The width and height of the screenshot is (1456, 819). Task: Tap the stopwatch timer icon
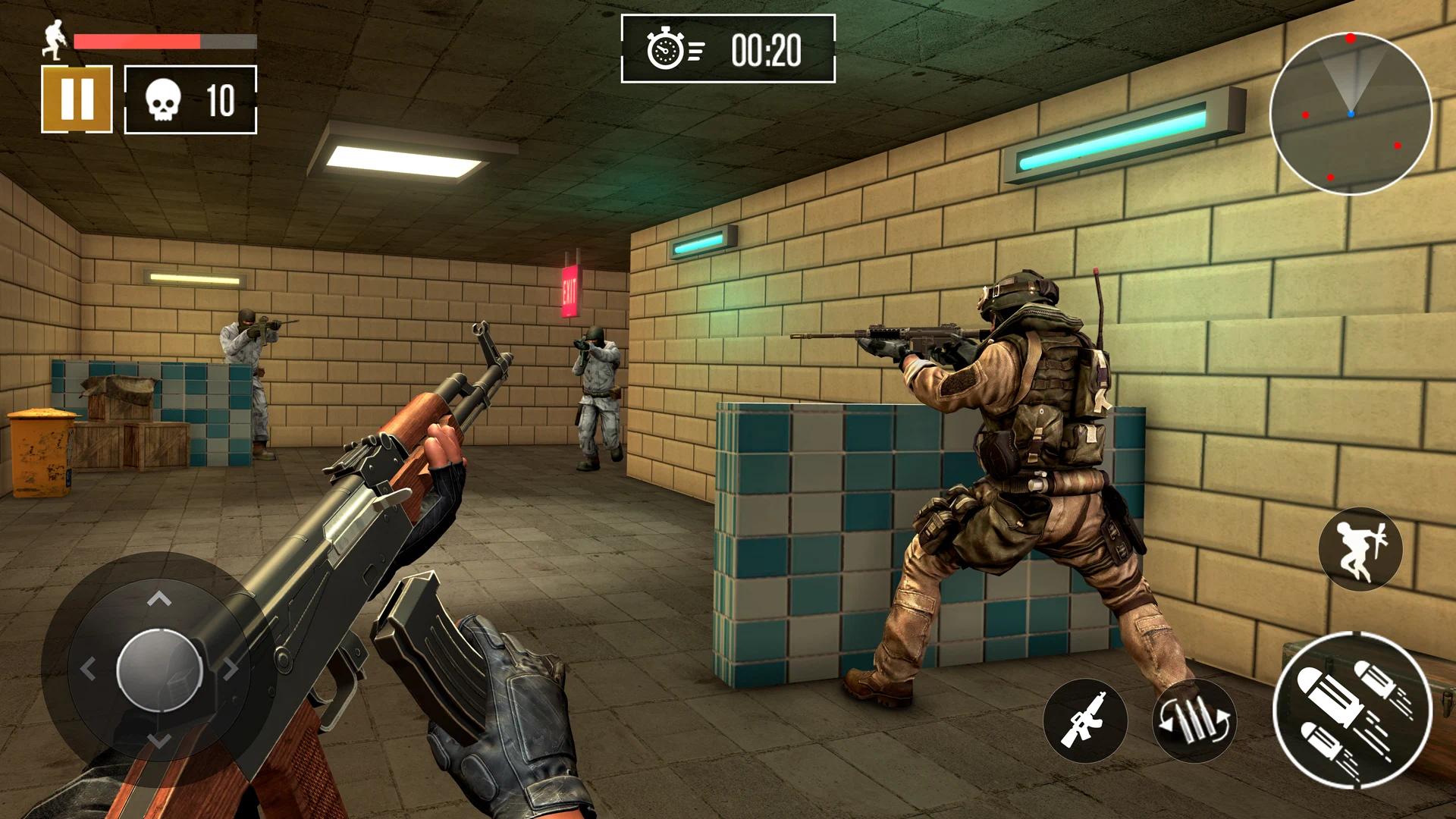pyautogui.click(x=666, y=50)
